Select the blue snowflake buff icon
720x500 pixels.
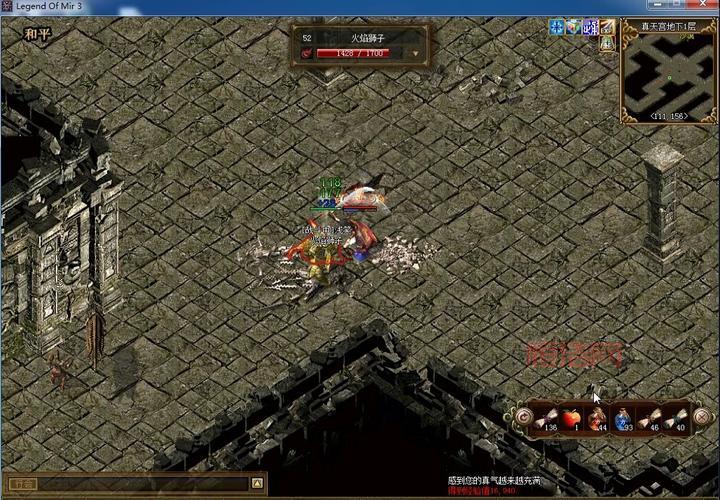[x=556, y=27]
